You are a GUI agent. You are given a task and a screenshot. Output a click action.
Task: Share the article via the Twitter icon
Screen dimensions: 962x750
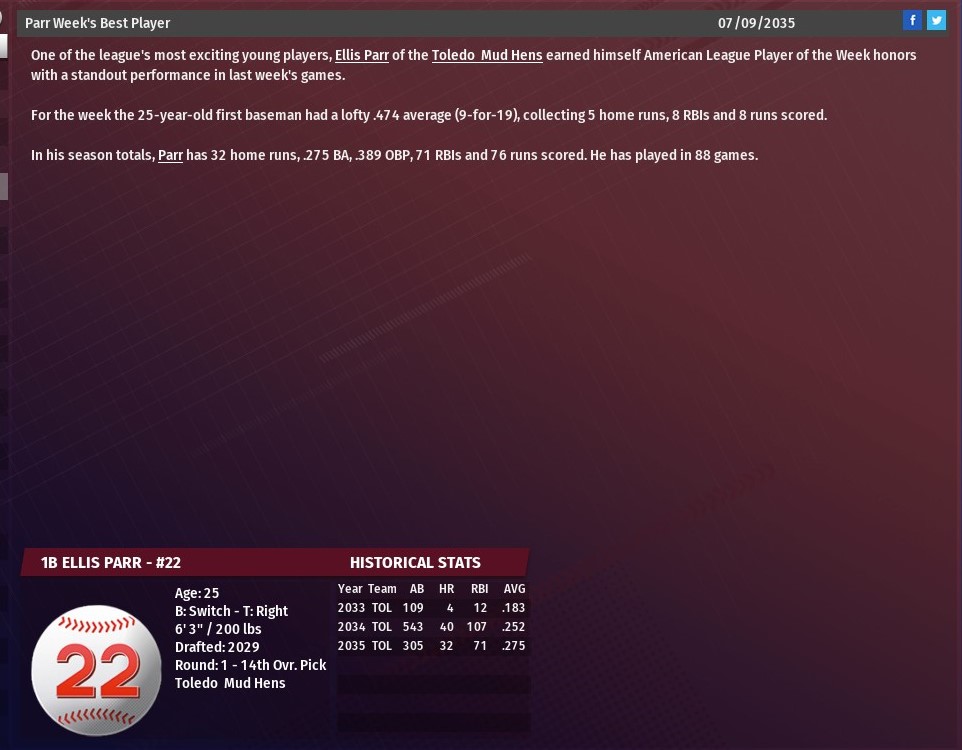pyautogui.click(x=936, y=20)
